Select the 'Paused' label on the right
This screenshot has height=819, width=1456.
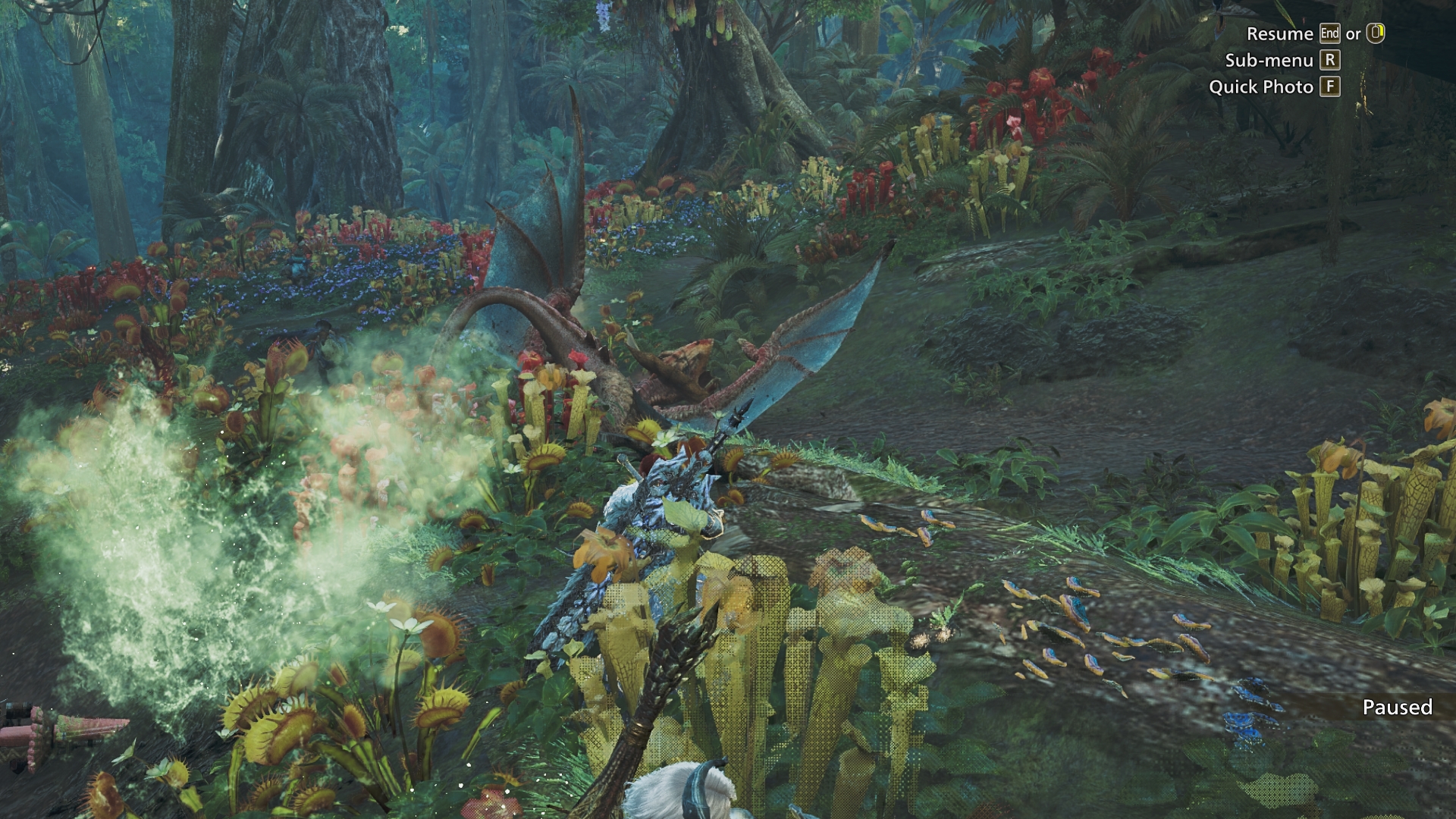tap(1398, 708)
